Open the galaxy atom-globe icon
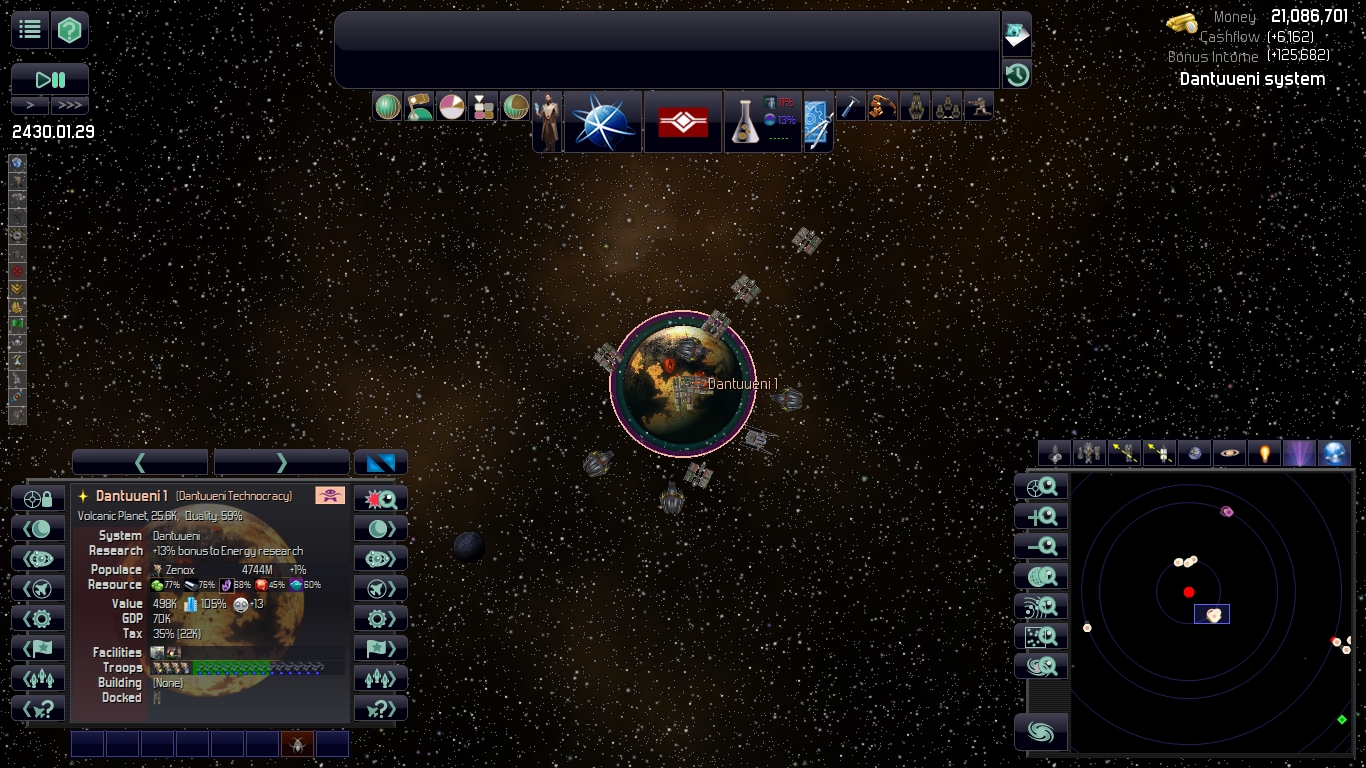This screenshot has height=768, width=1366. click(x=603, y=122)
